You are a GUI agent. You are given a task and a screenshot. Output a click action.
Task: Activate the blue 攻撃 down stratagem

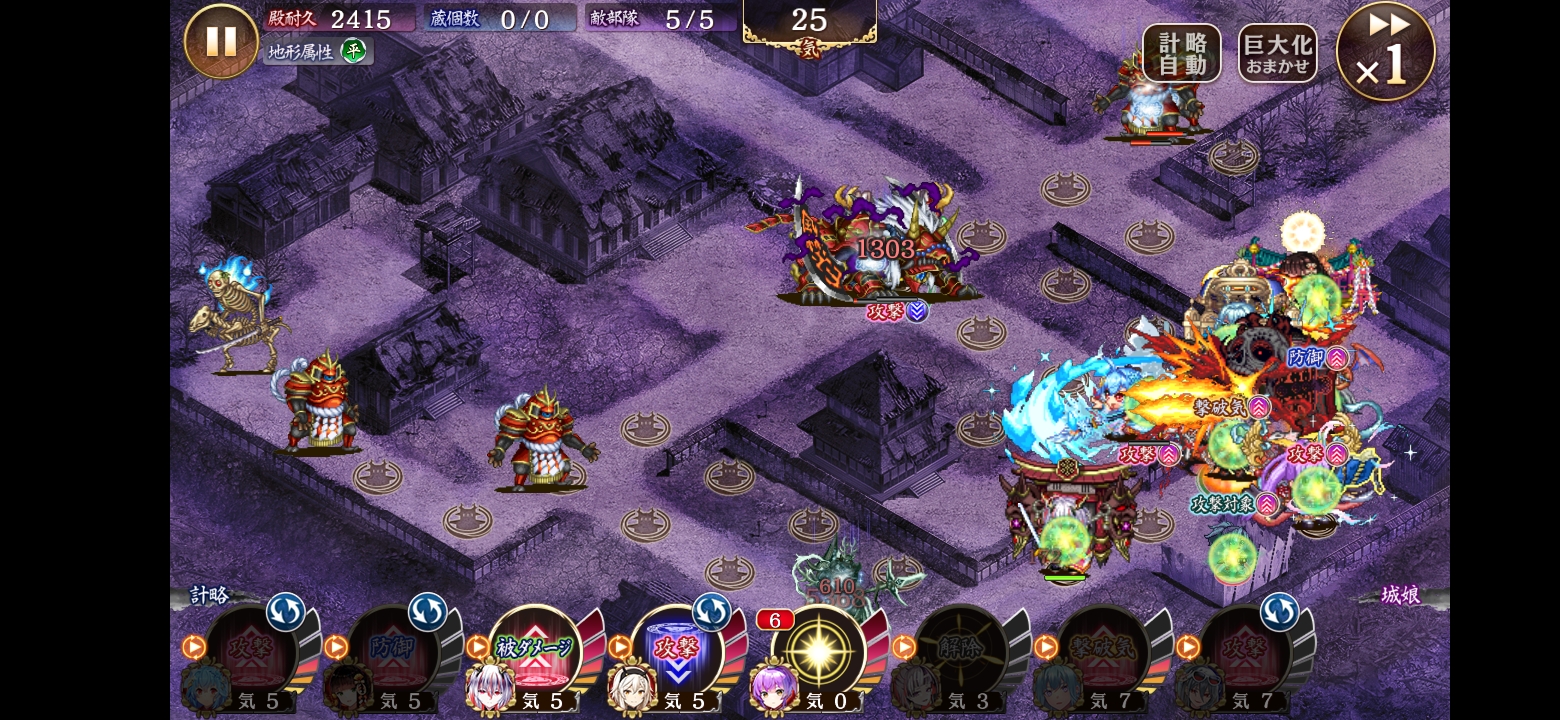(677, 650)
